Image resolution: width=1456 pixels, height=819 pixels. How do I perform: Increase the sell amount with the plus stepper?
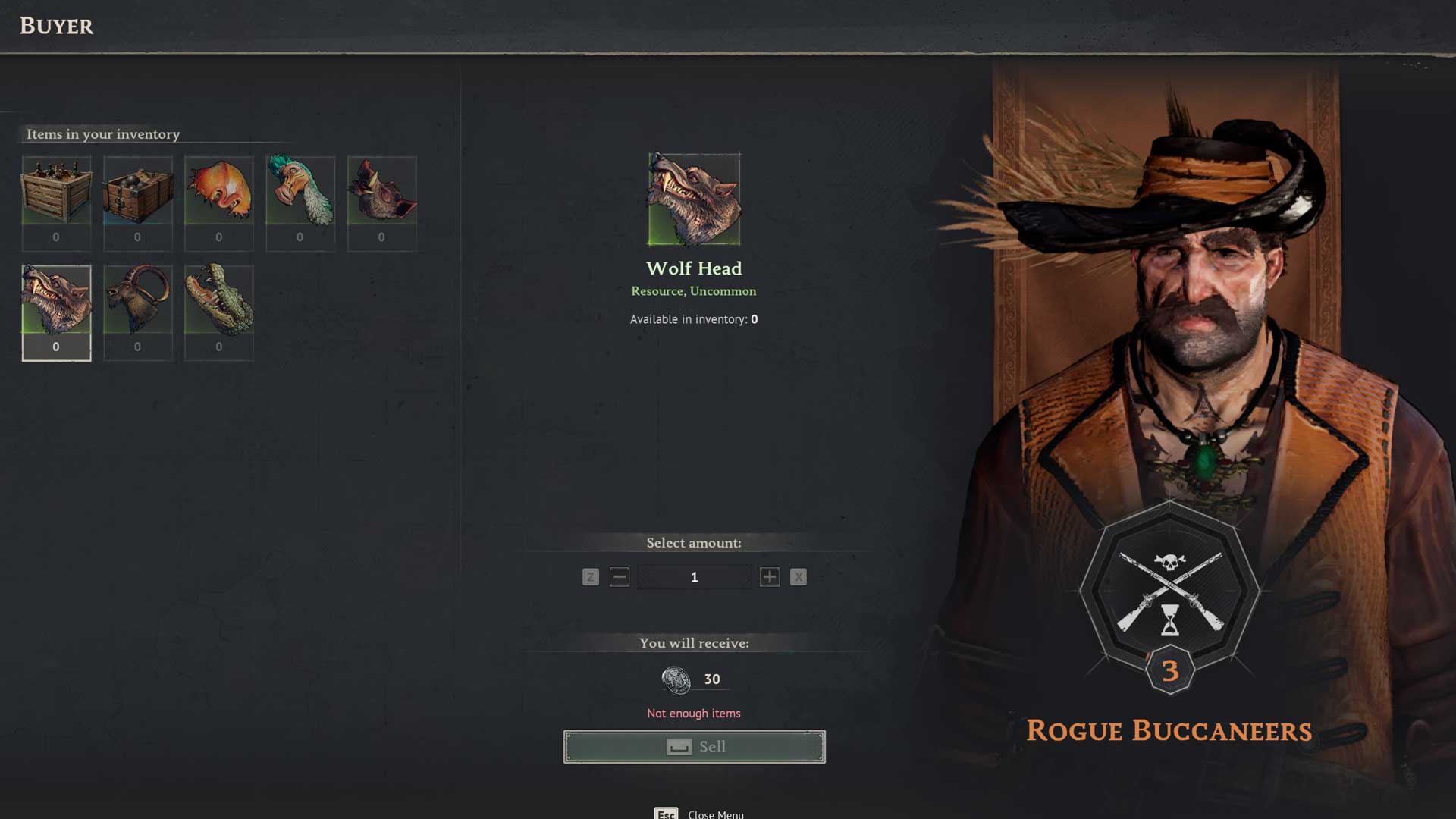tap(769, 576)
